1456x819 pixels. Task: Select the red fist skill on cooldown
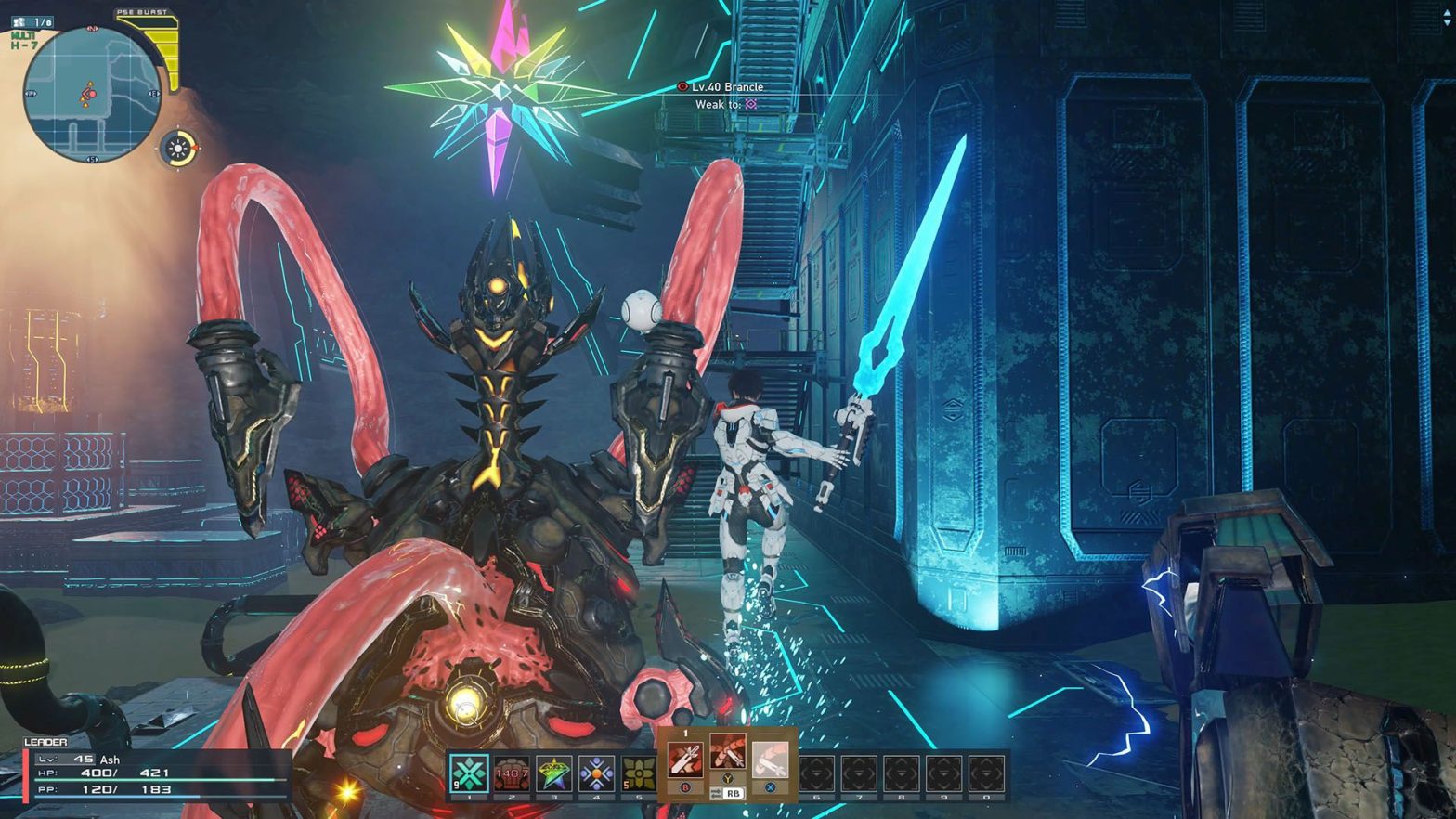point(511,773)
